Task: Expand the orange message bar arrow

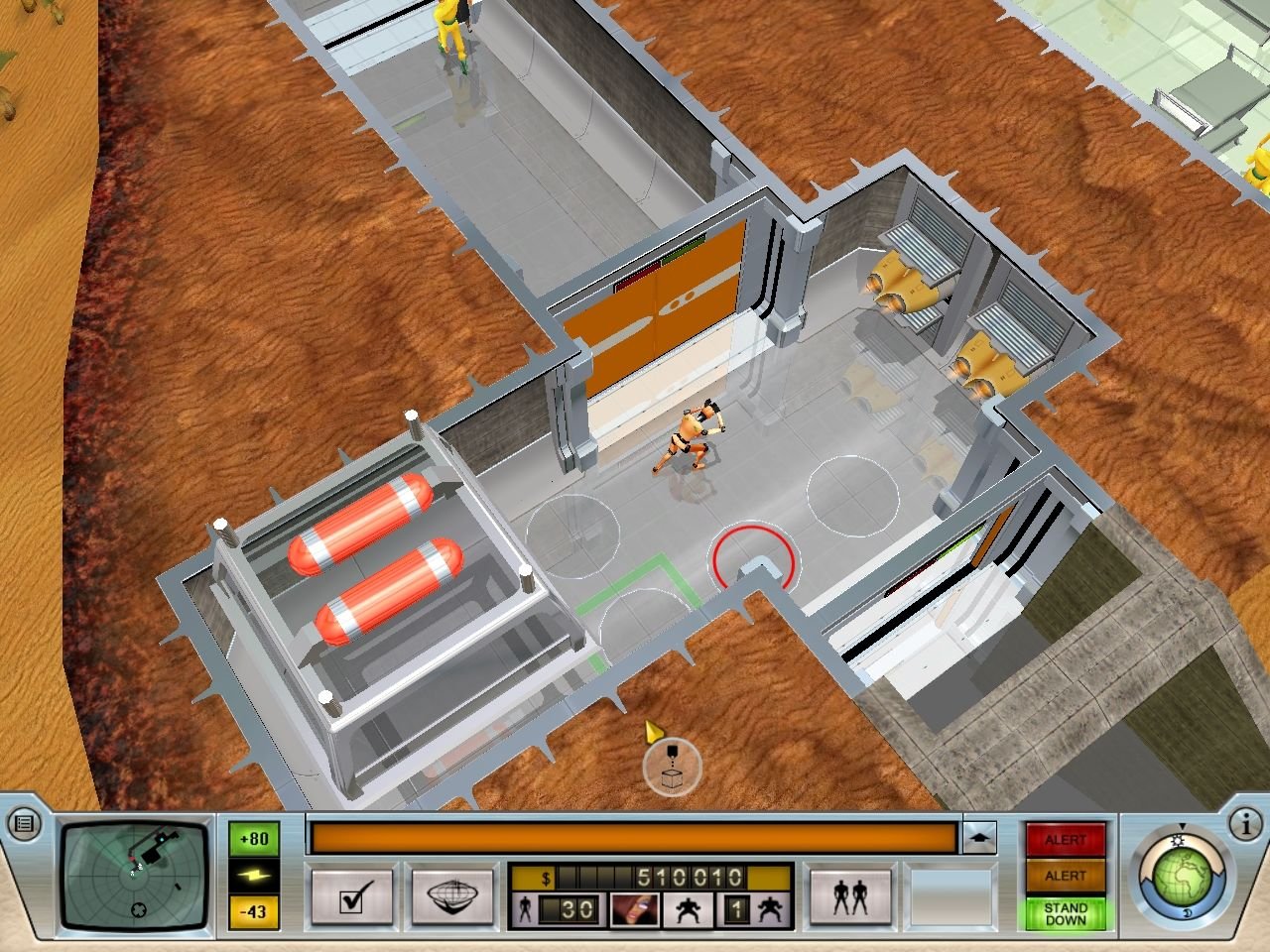Action: point(978,838)
